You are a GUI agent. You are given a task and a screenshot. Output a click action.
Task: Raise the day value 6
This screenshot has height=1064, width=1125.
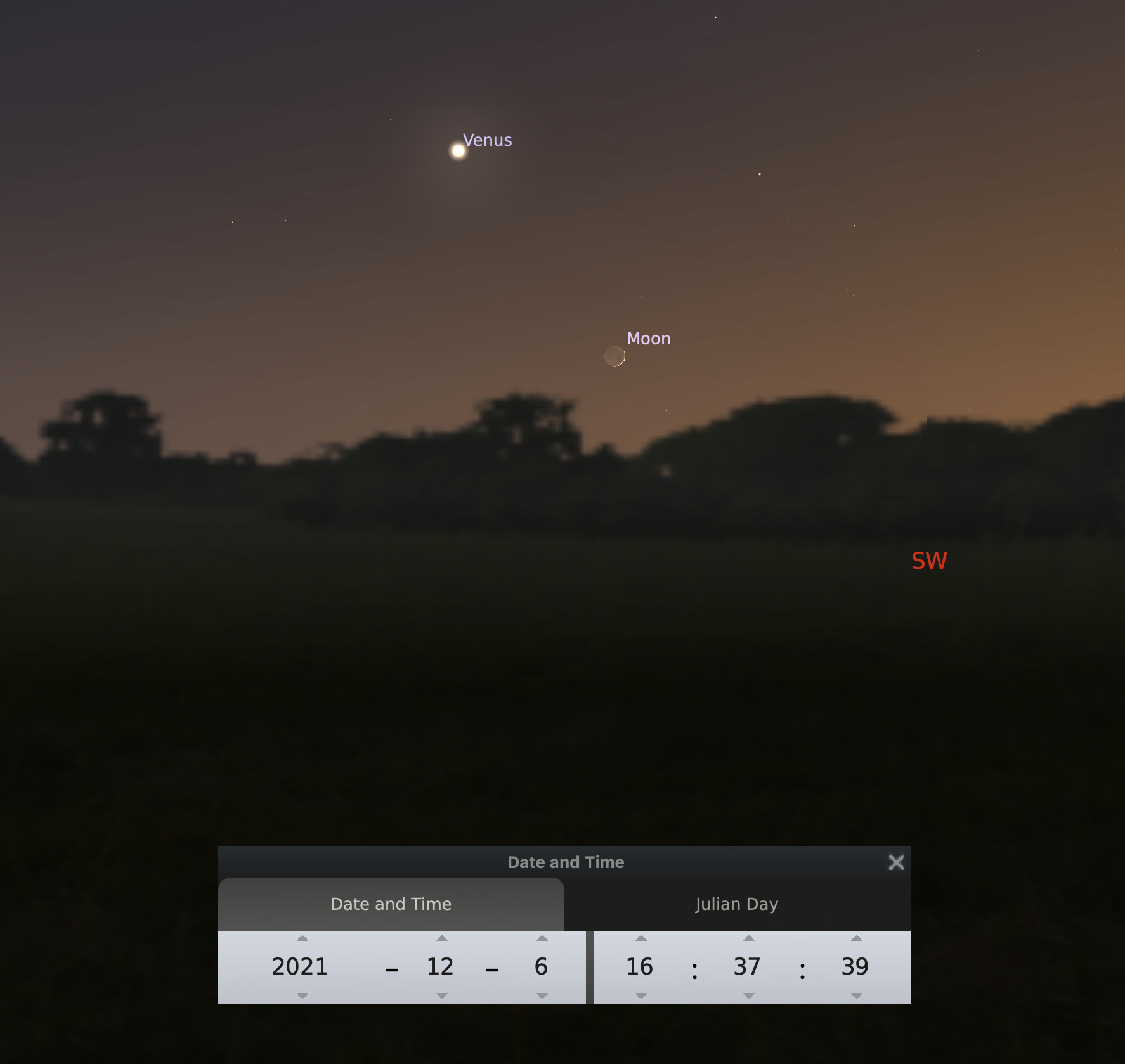tap(542, 938)
